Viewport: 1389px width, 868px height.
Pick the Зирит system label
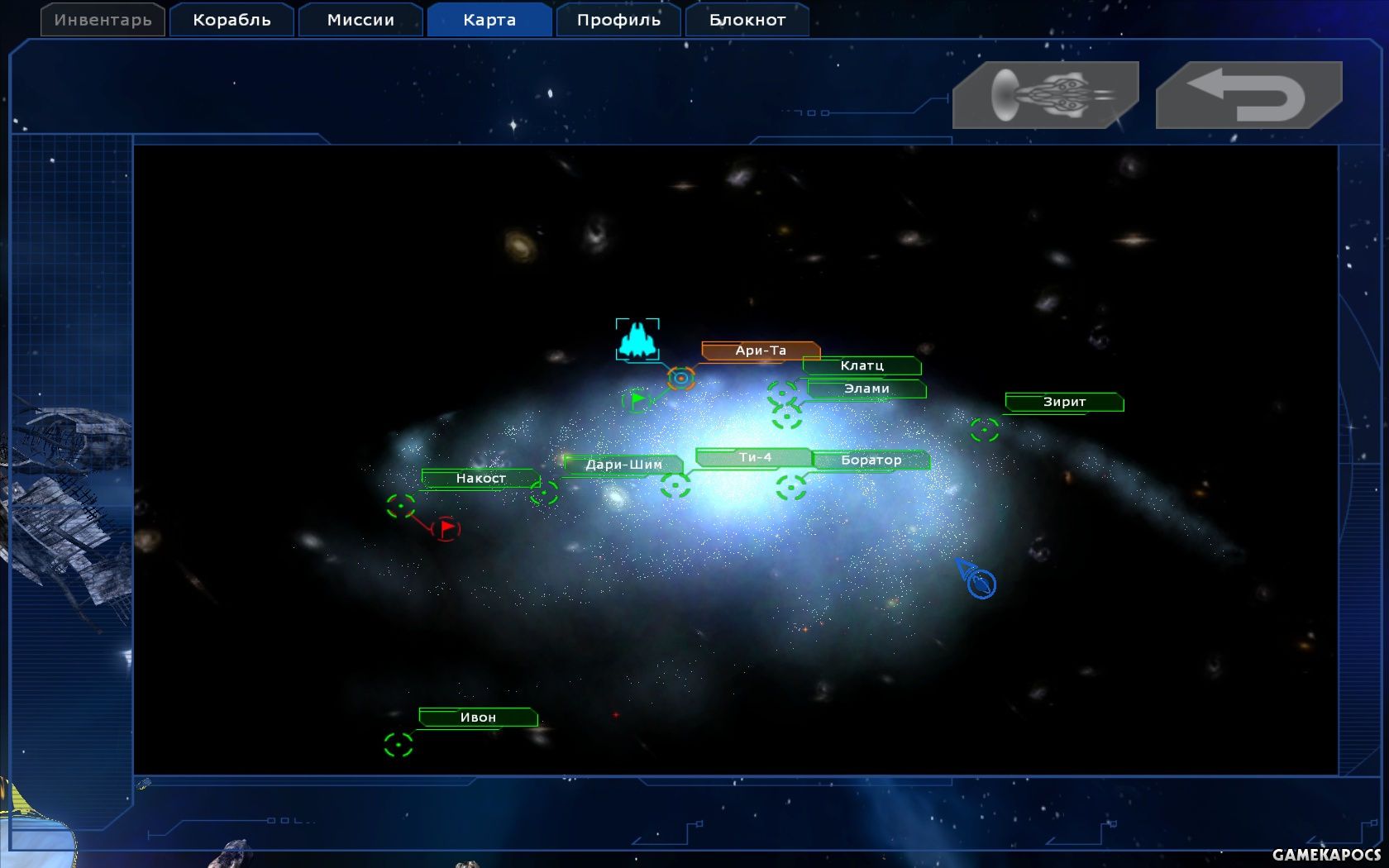coord(1064,402)
